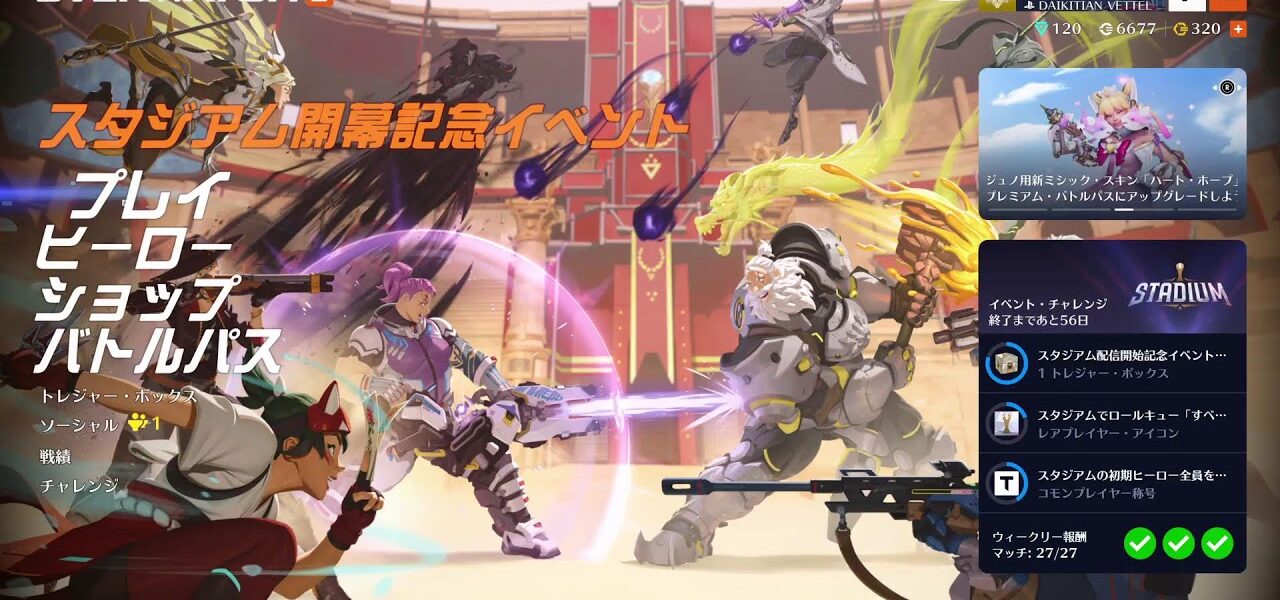Open the チャレンジ (Challenges) menu entry
This screenshot has height=600, width=1280.
(x=79, y=486)
